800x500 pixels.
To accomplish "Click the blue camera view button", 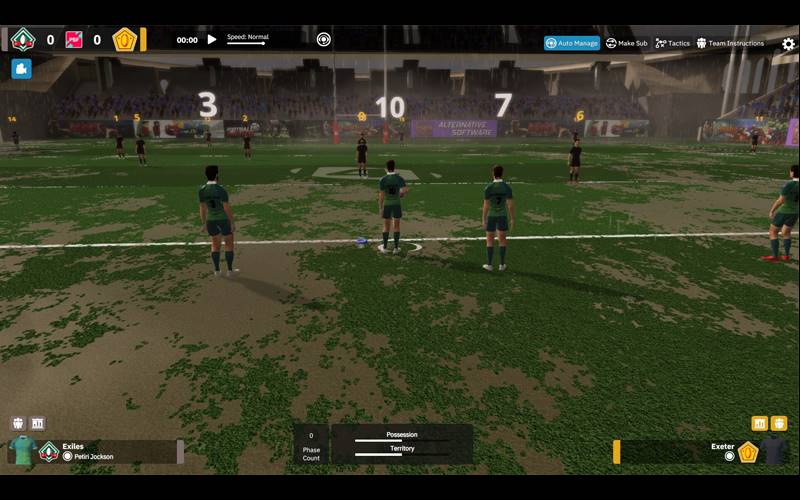I will pos(22,69).
